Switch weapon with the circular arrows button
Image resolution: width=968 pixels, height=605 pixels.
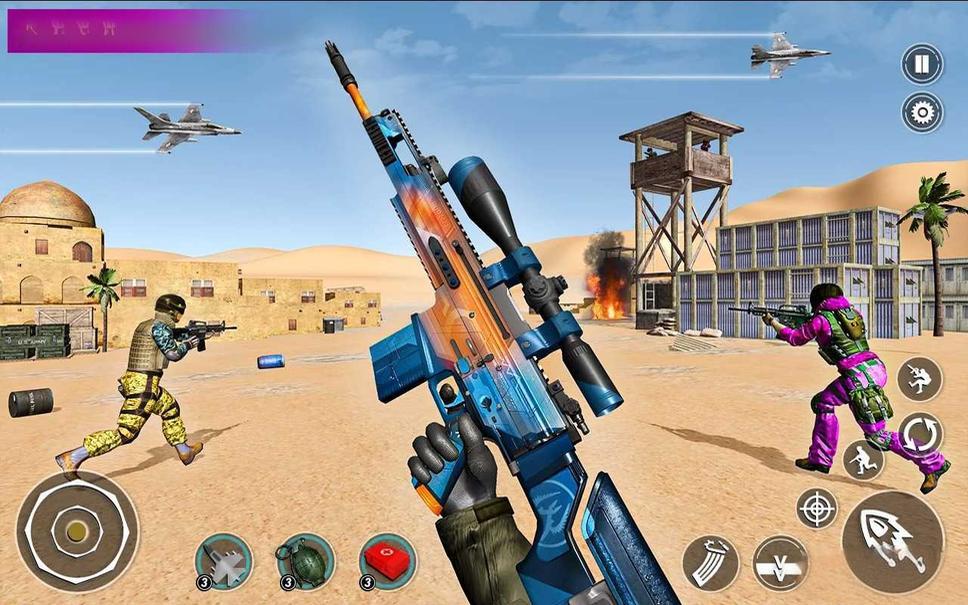(x=920, y=434)
